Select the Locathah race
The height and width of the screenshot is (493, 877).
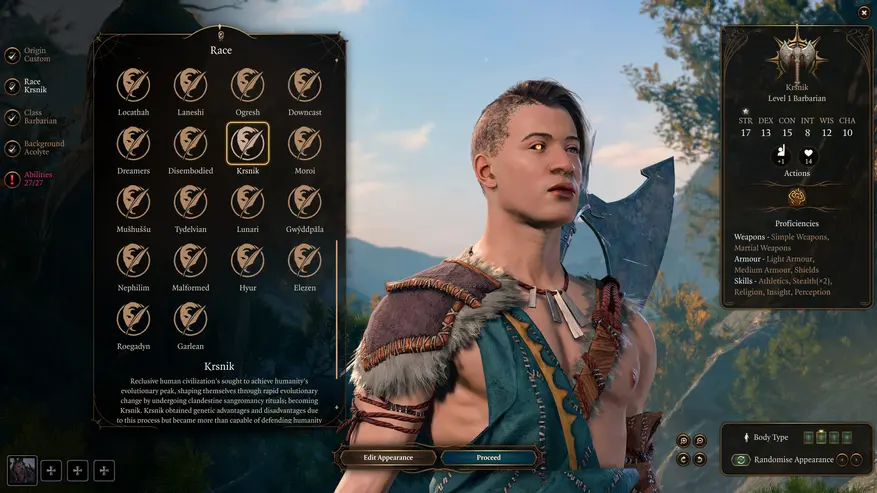[133, 86]
